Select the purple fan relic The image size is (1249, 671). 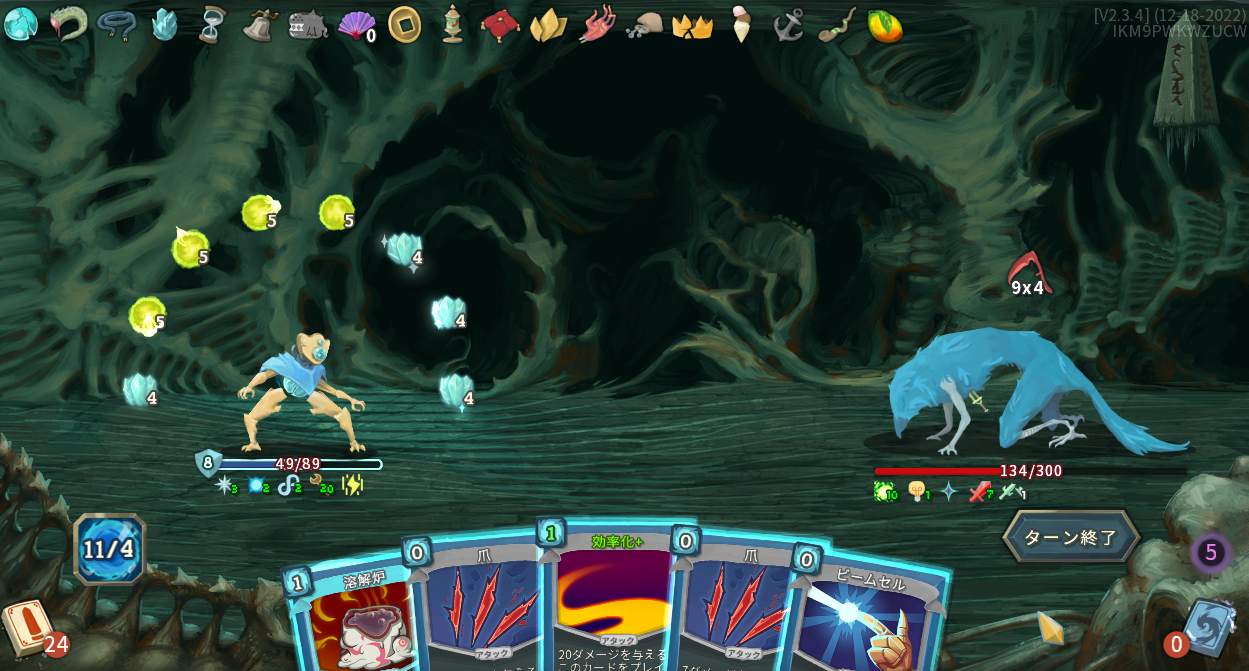355,25
